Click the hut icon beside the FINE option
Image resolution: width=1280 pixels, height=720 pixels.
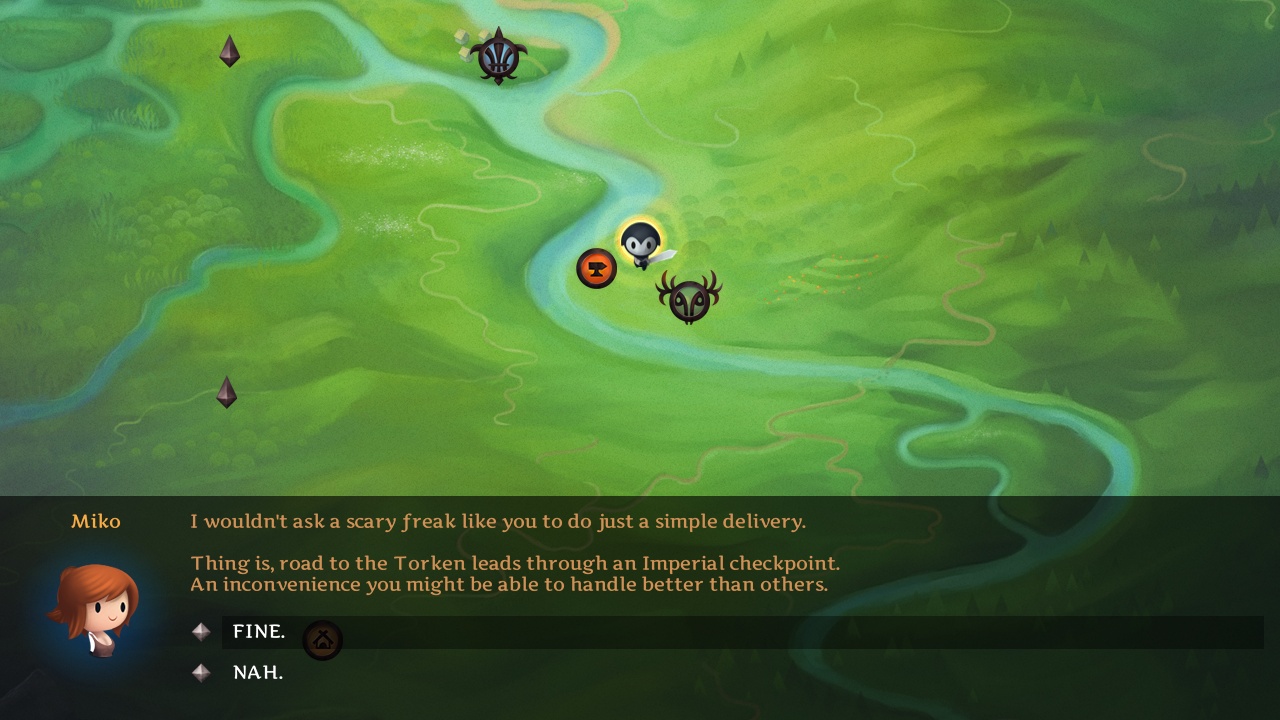click(323, 640)
